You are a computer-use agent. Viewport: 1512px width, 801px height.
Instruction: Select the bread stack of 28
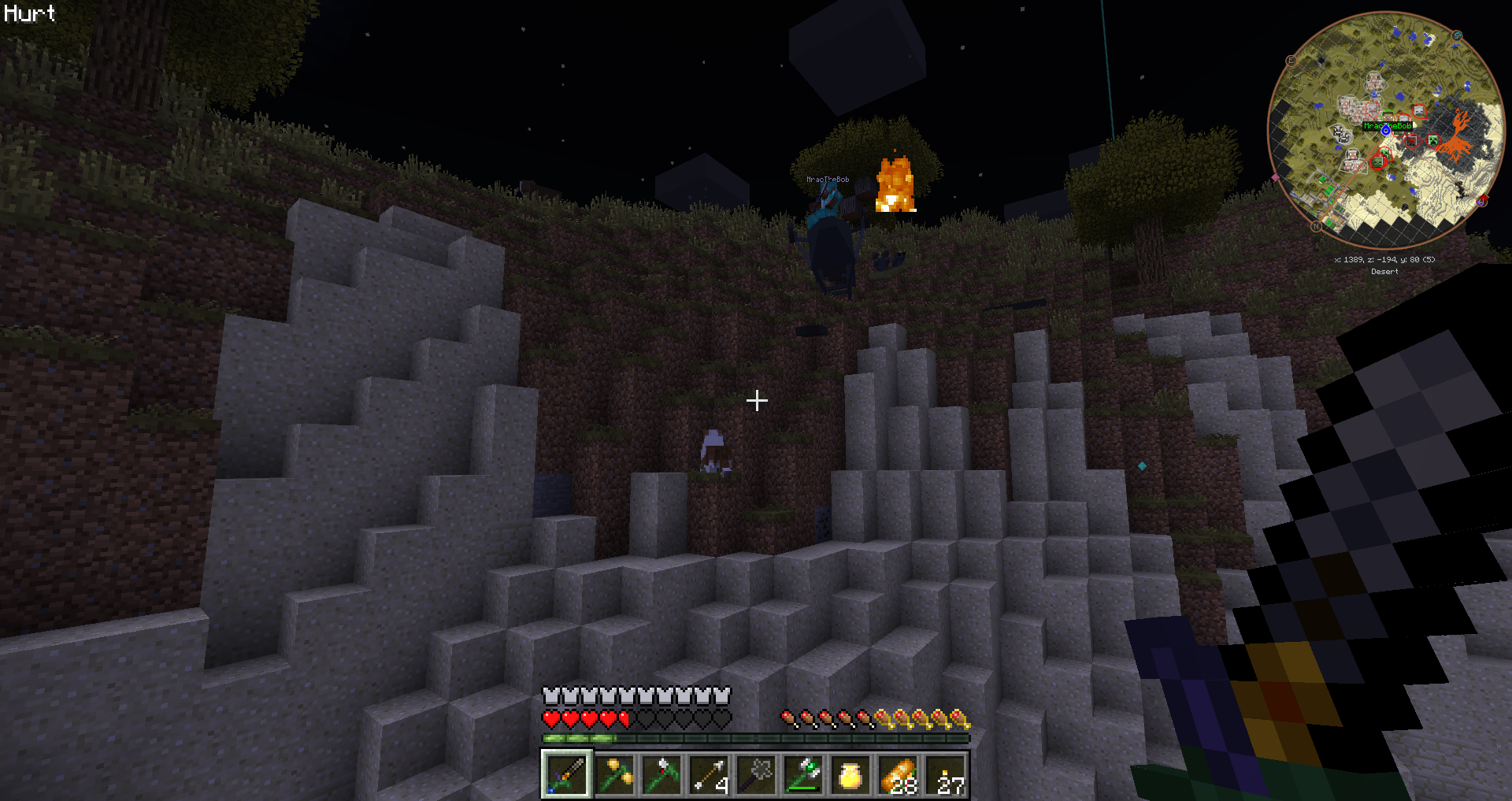click(x=899, y=775)
